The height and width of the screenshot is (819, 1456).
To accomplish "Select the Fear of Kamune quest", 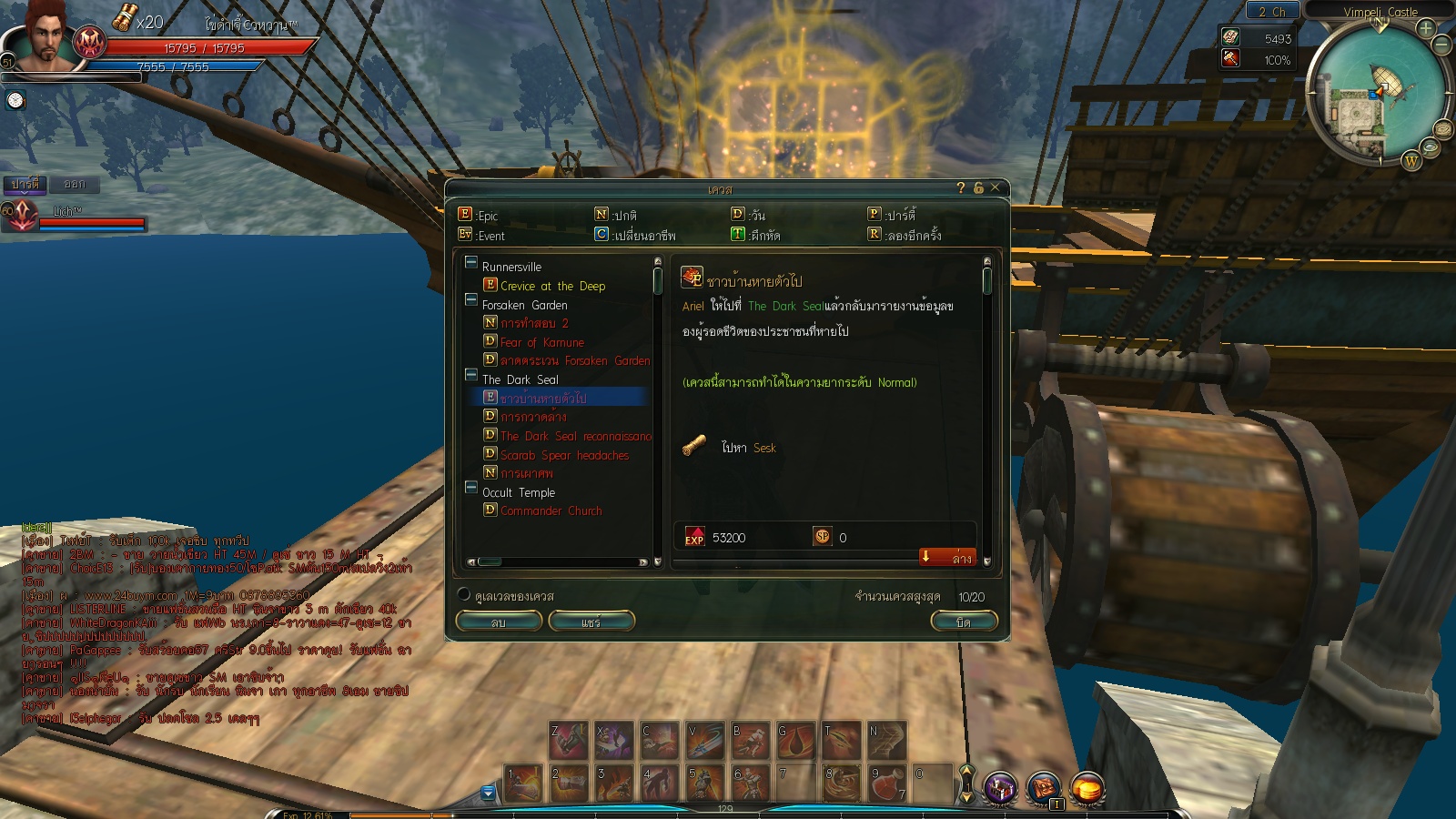I will tap(541, 342).
